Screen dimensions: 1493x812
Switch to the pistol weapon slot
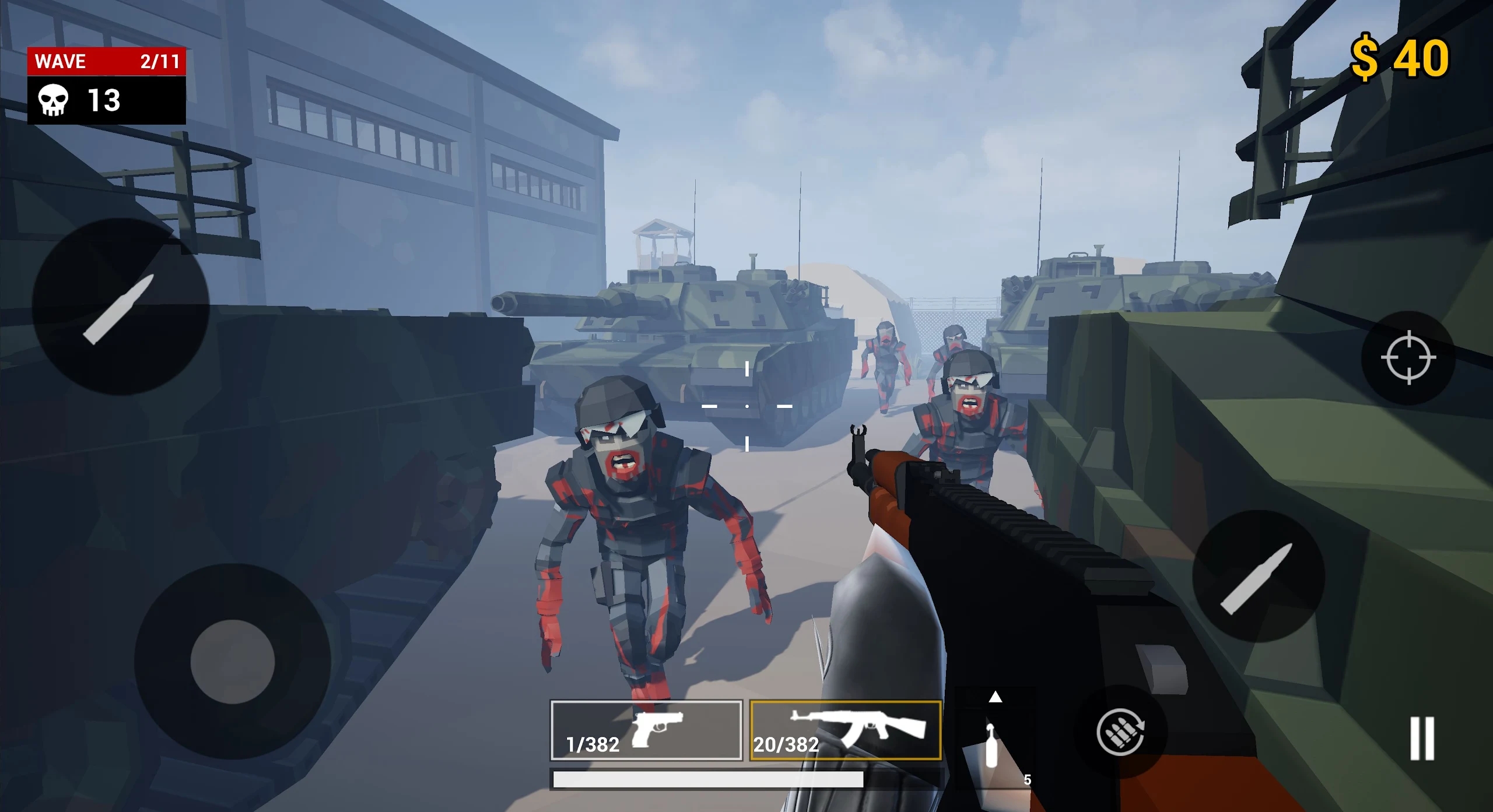646,730
